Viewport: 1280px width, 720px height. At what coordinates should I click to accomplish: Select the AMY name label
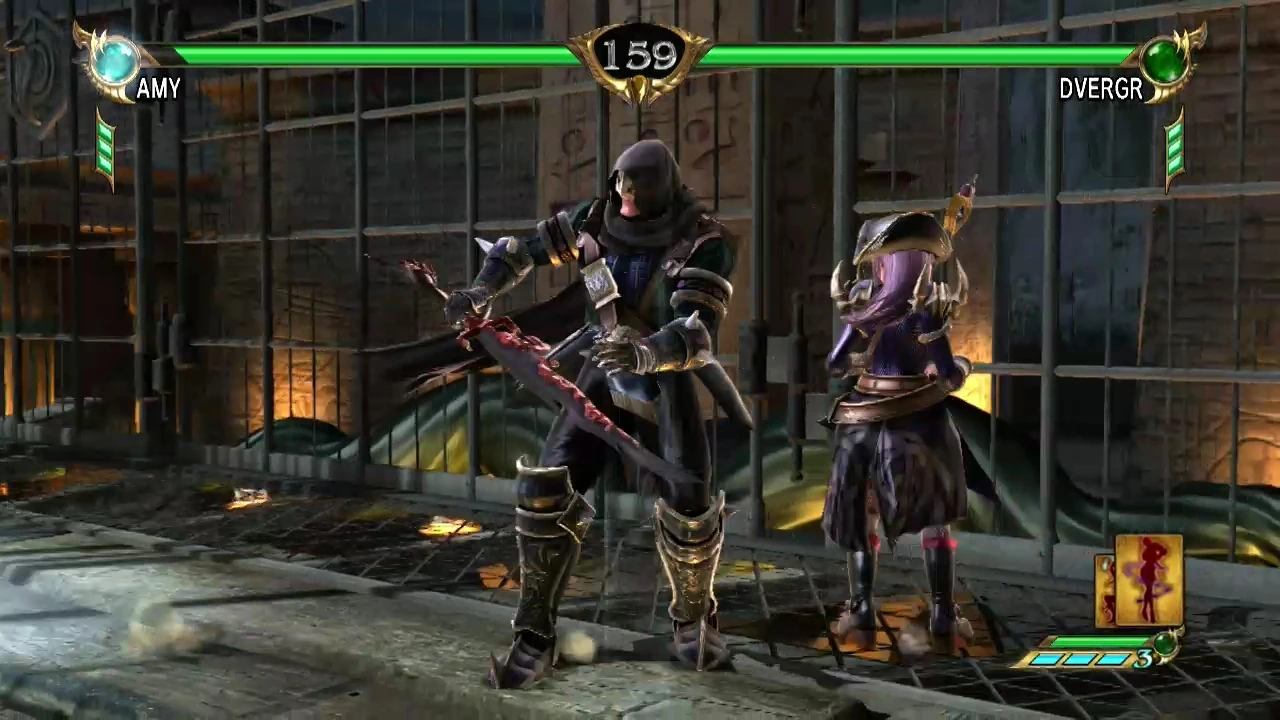coord(159,90)
